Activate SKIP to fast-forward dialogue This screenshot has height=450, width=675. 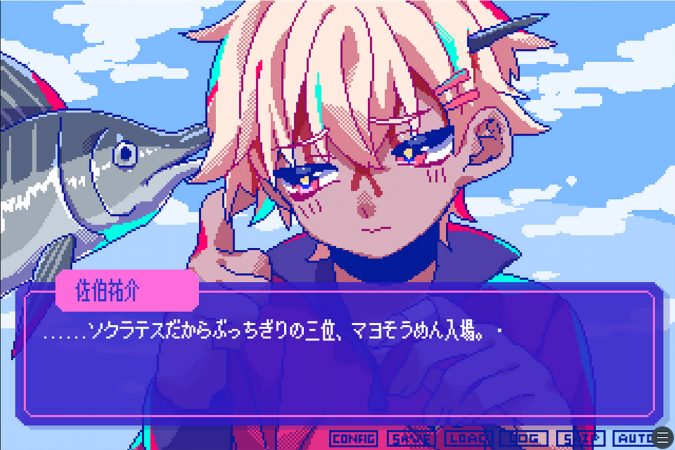pos(579,438)
